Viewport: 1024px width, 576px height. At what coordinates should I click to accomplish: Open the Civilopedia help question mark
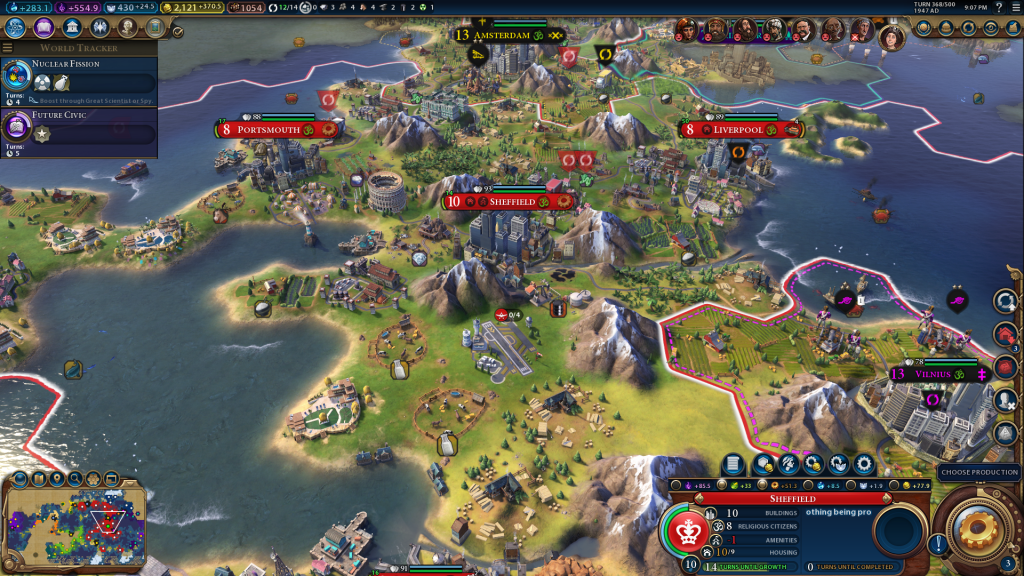coord(999,8)
